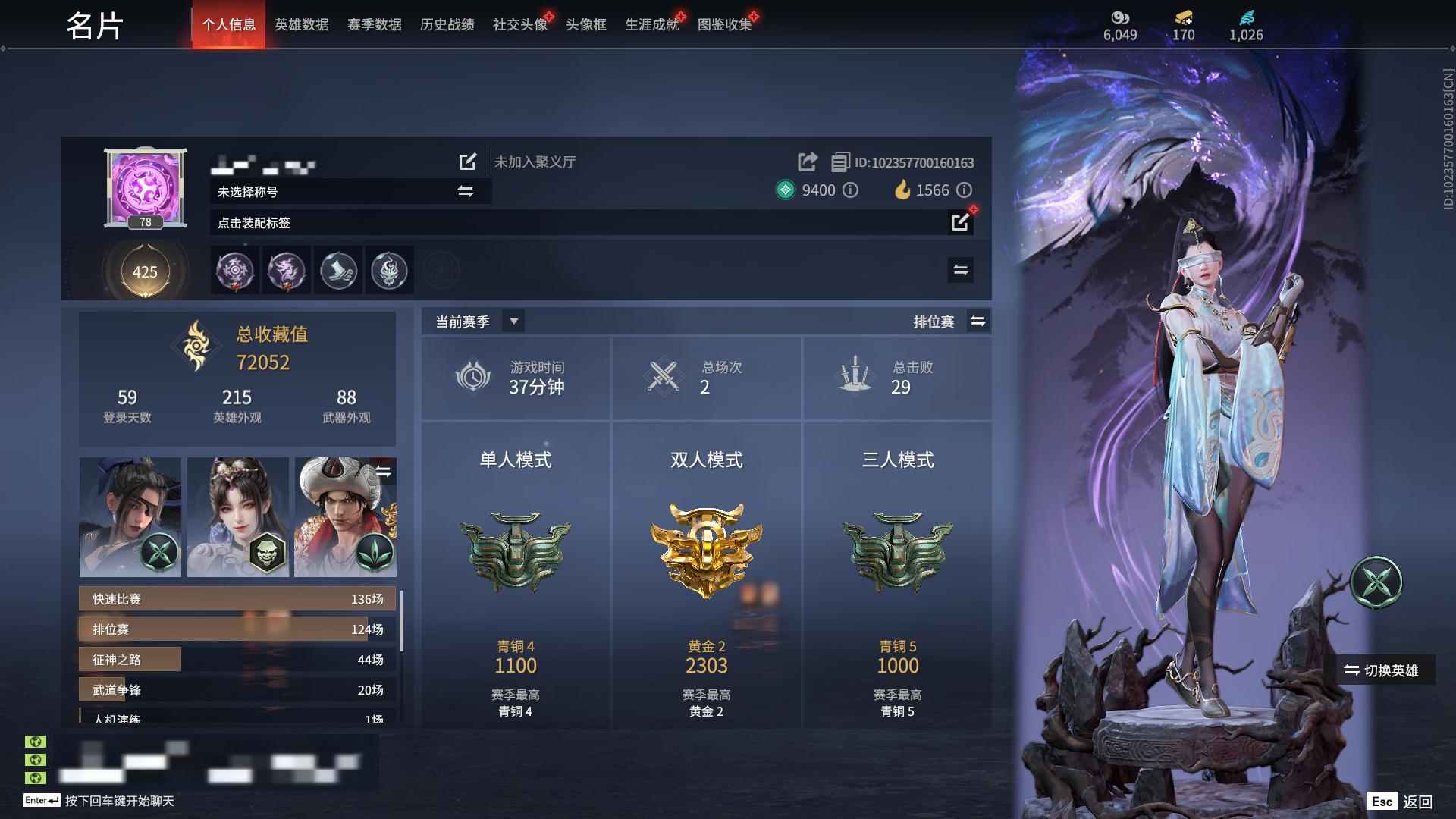
Task: Click the share profile icon
Action: click(806, 162)
